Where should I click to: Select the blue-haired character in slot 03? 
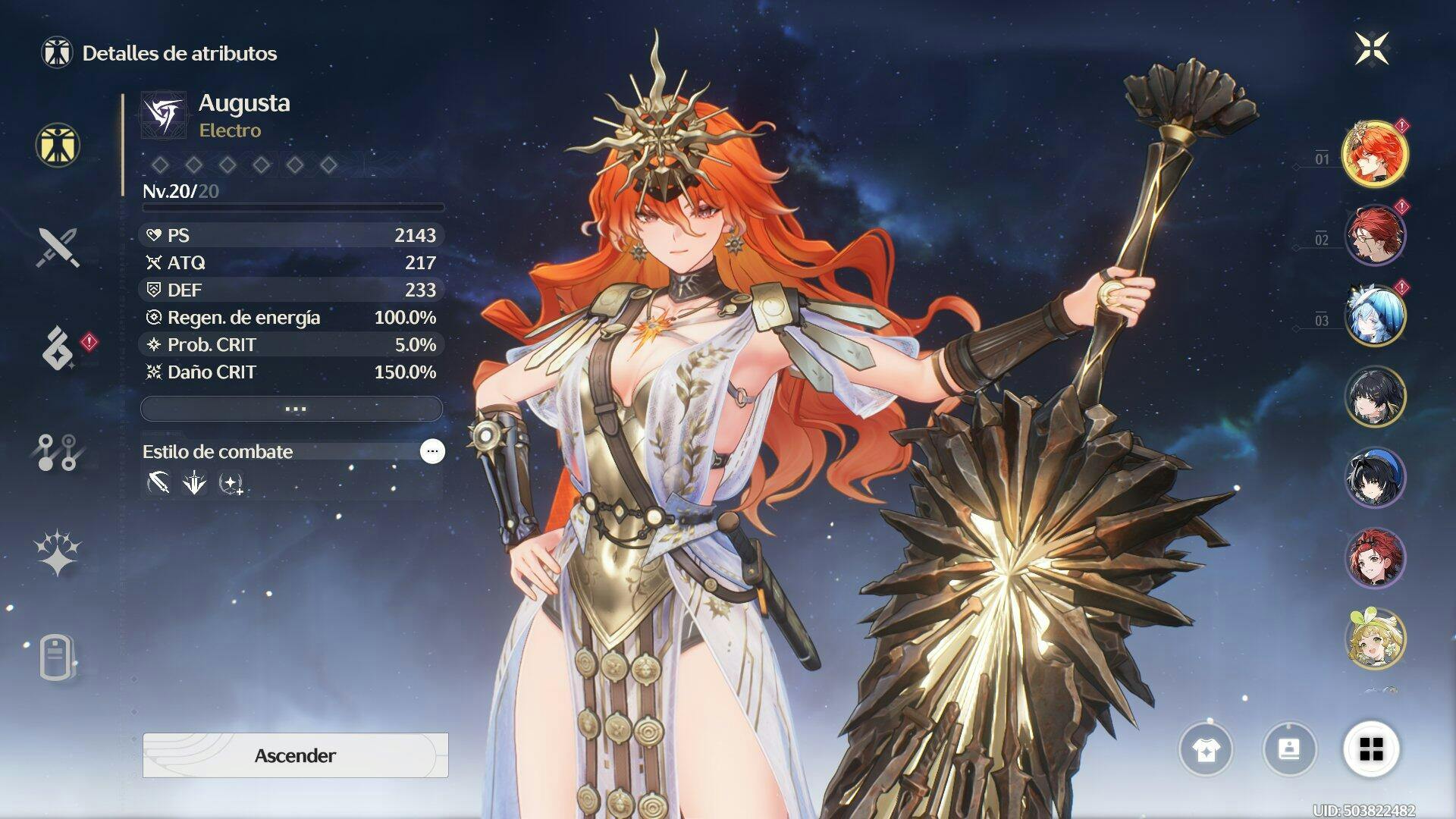[1374, 315]
